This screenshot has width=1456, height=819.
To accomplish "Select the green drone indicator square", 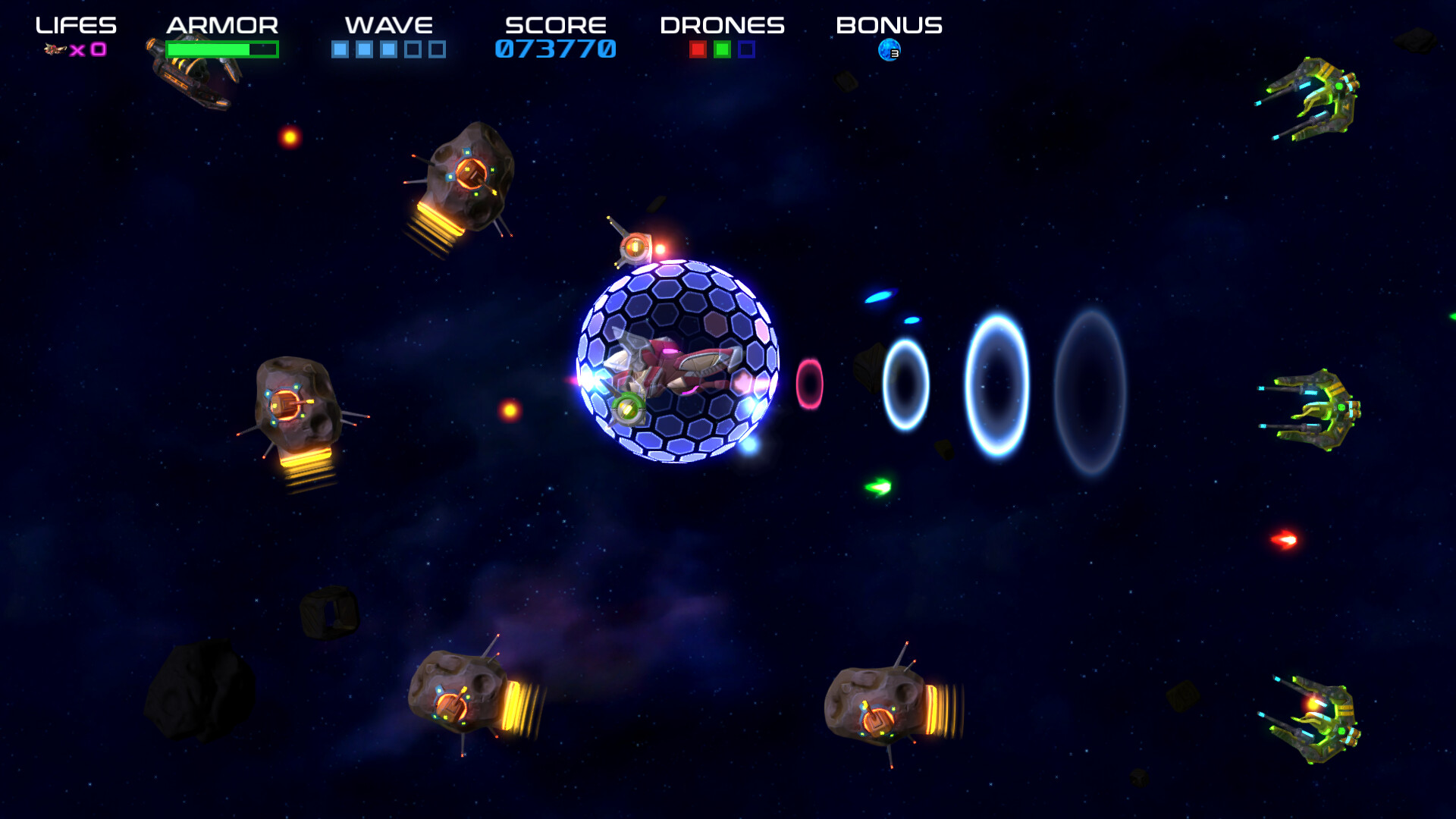I will point(722,49).
